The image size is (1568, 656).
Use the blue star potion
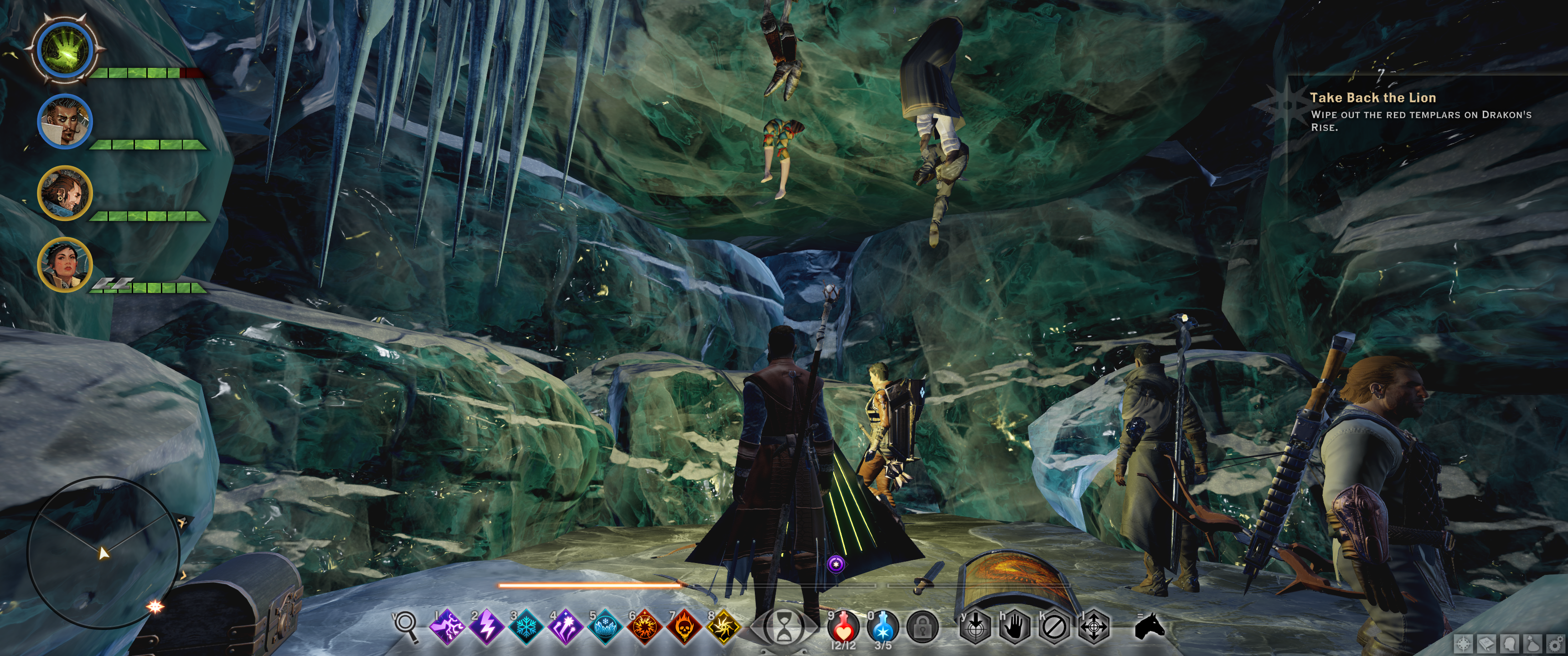click(882, 626)
